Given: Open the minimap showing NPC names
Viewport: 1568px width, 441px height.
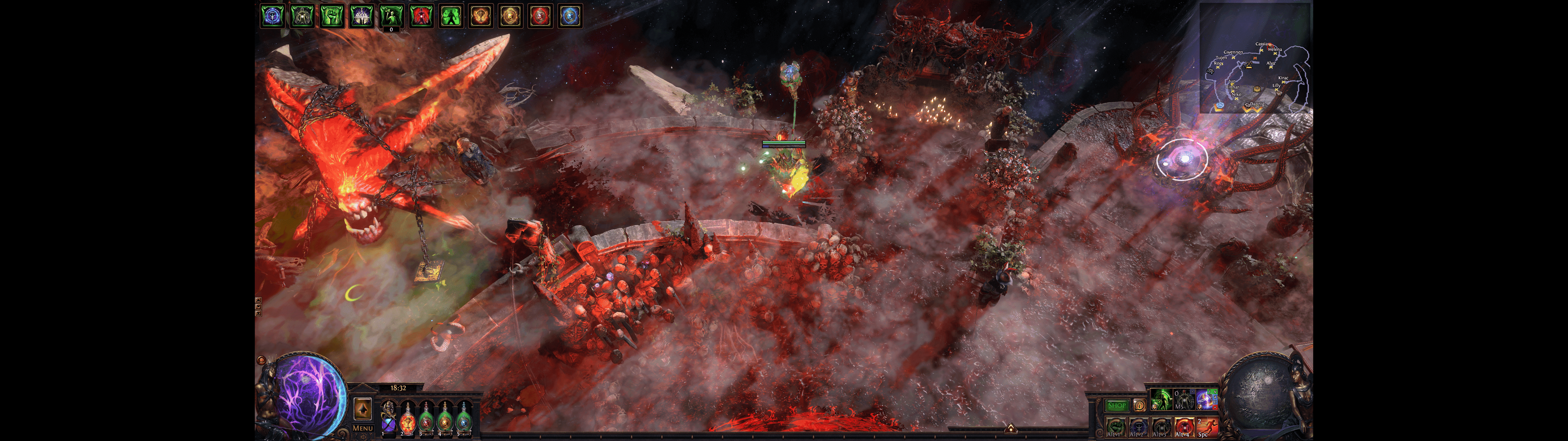Looking at the screenshot, I should (1254, 58).
